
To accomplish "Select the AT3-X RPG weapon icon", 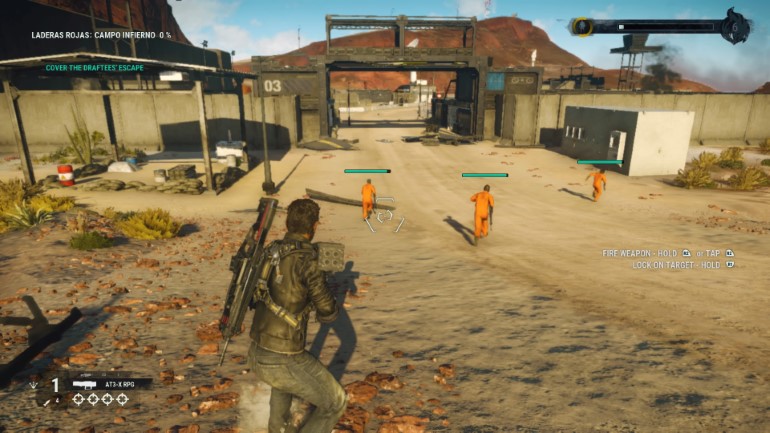I will [x=84, y=384].
